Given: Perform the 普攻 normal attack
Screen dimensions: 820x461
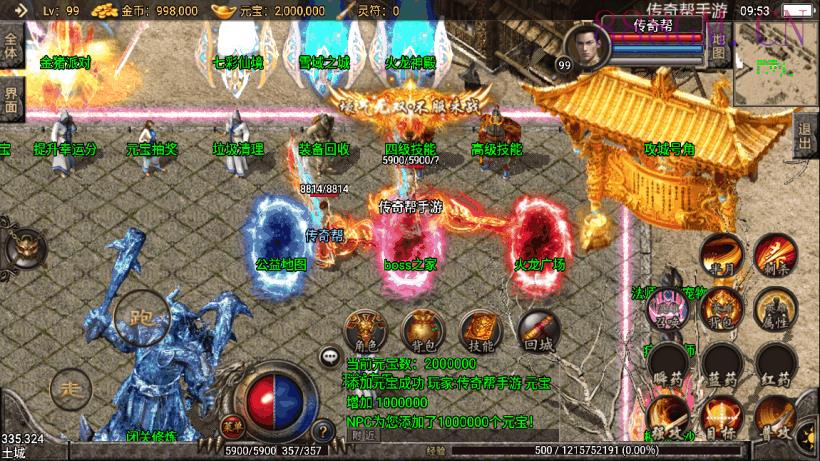Looking at the screenshot, I should click(x=772, y=415).
